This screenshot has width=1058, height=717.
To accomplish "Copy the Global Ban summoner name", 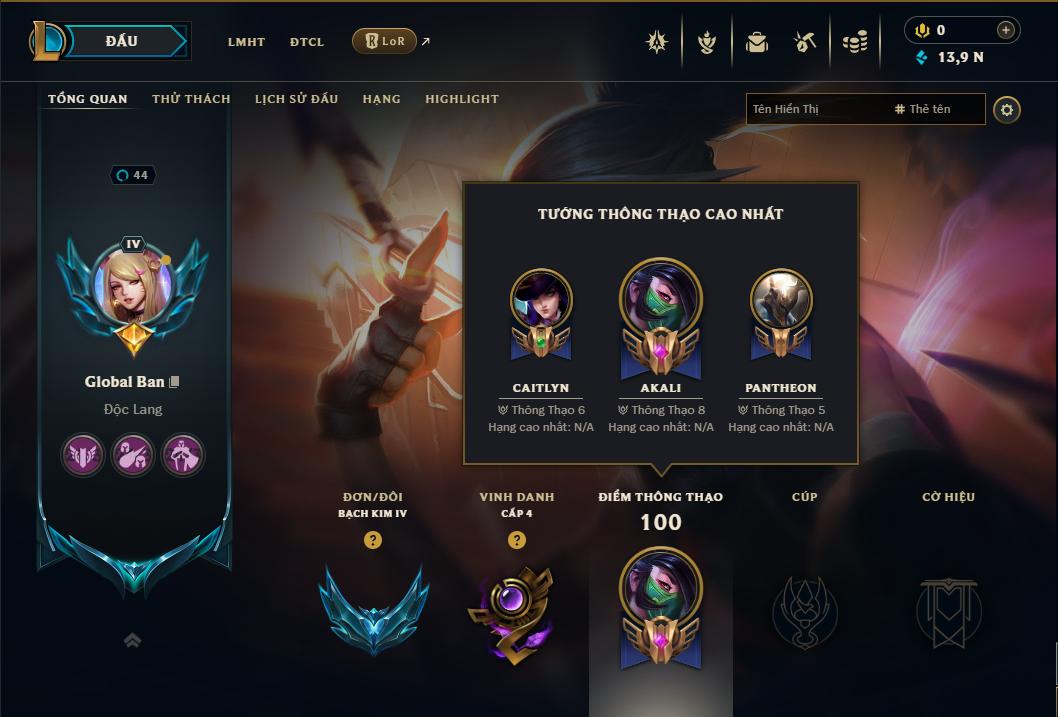I will (x=175, y=382).
